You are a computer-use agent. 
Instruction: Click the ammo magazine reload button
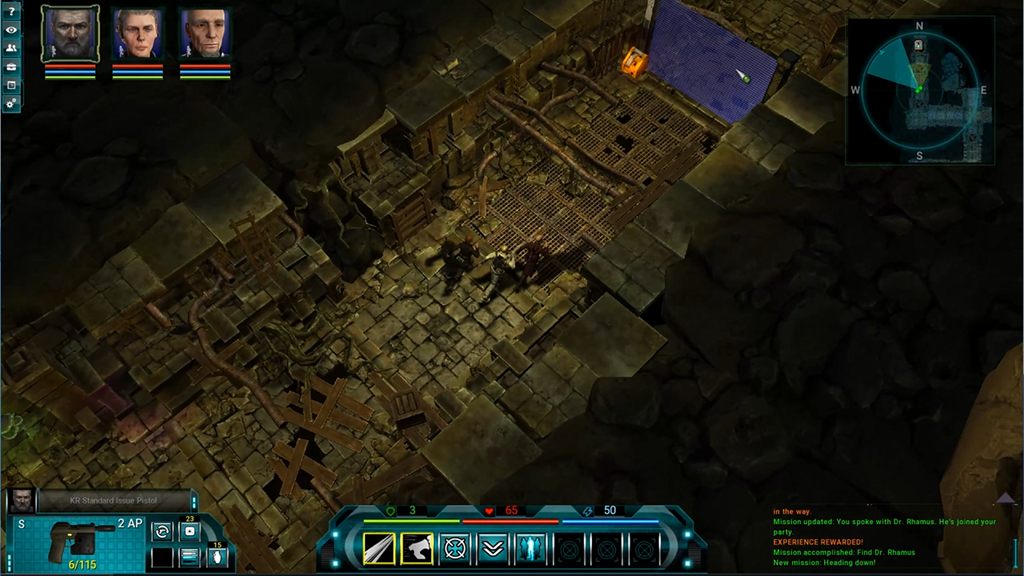189,557
